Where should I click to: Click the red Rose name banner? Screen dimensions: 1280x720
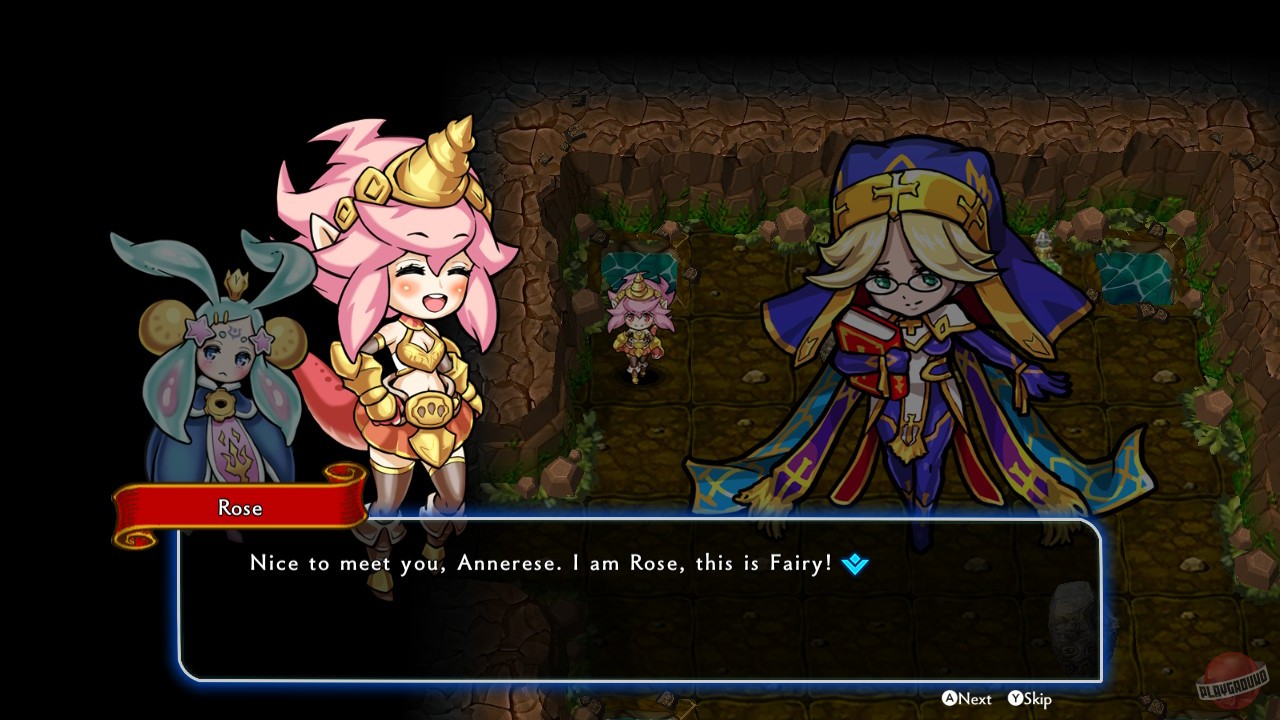click(x=240, y=508)
